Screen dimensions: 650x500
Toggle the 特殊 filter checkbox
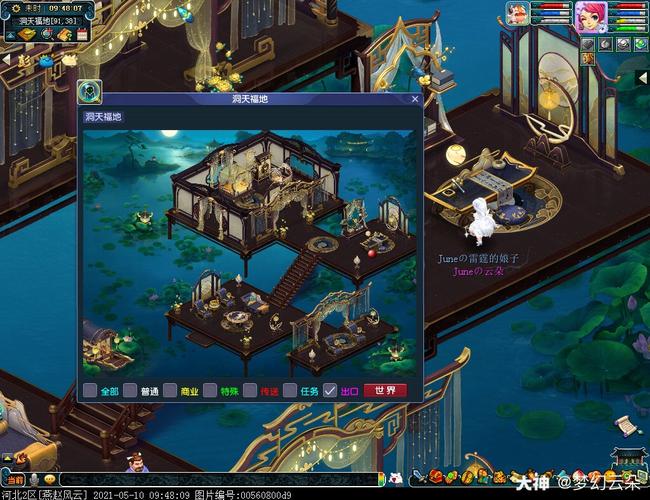[210, 391]
